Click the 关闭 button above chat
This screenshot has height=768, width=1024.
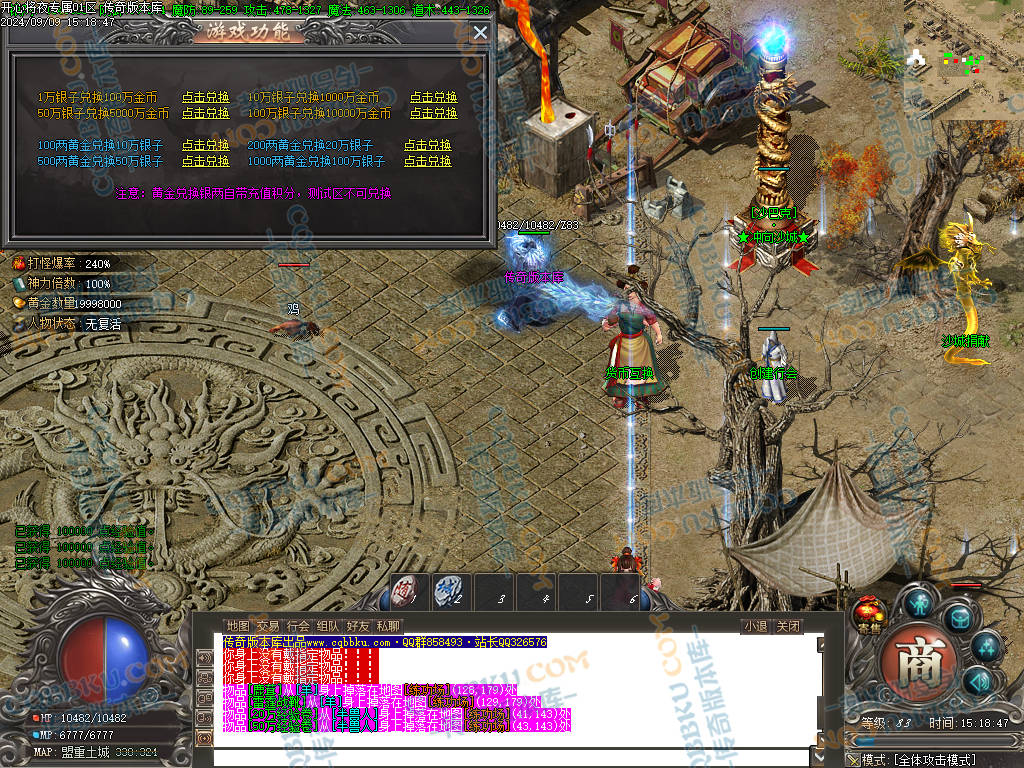click(788, 627)
